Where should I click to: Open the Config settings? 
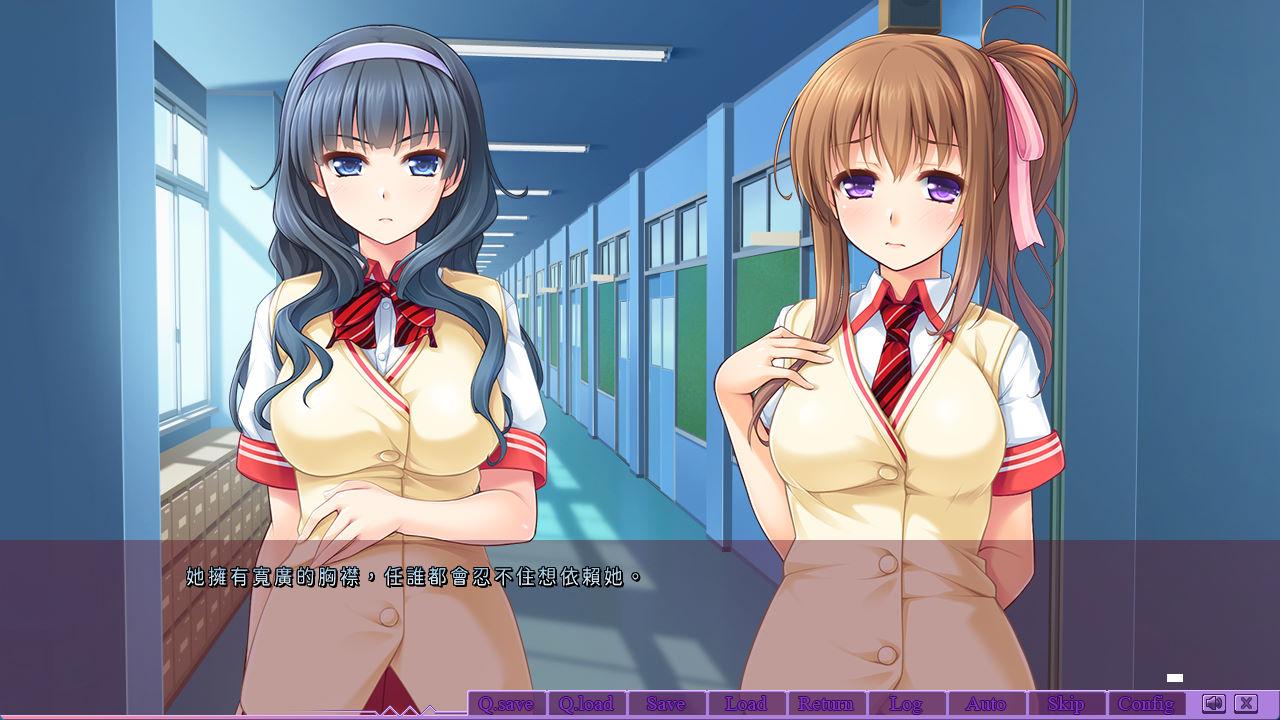coord(1146,704)
